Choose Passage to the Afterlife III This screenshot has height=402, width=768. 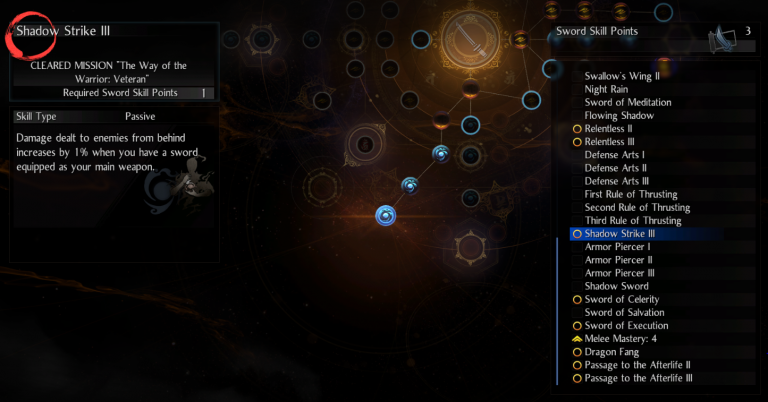[x=639, y=378]
